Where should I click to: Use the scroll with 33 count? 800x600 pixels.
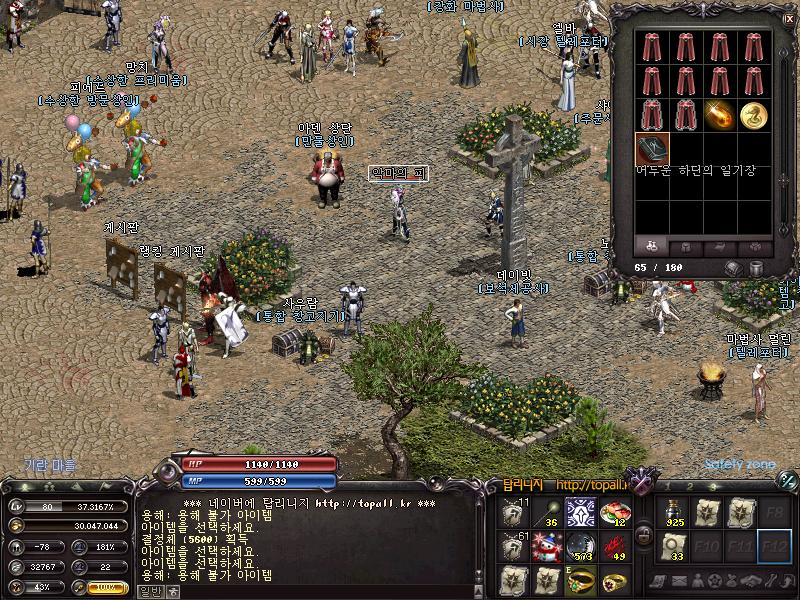pos(672,546)
